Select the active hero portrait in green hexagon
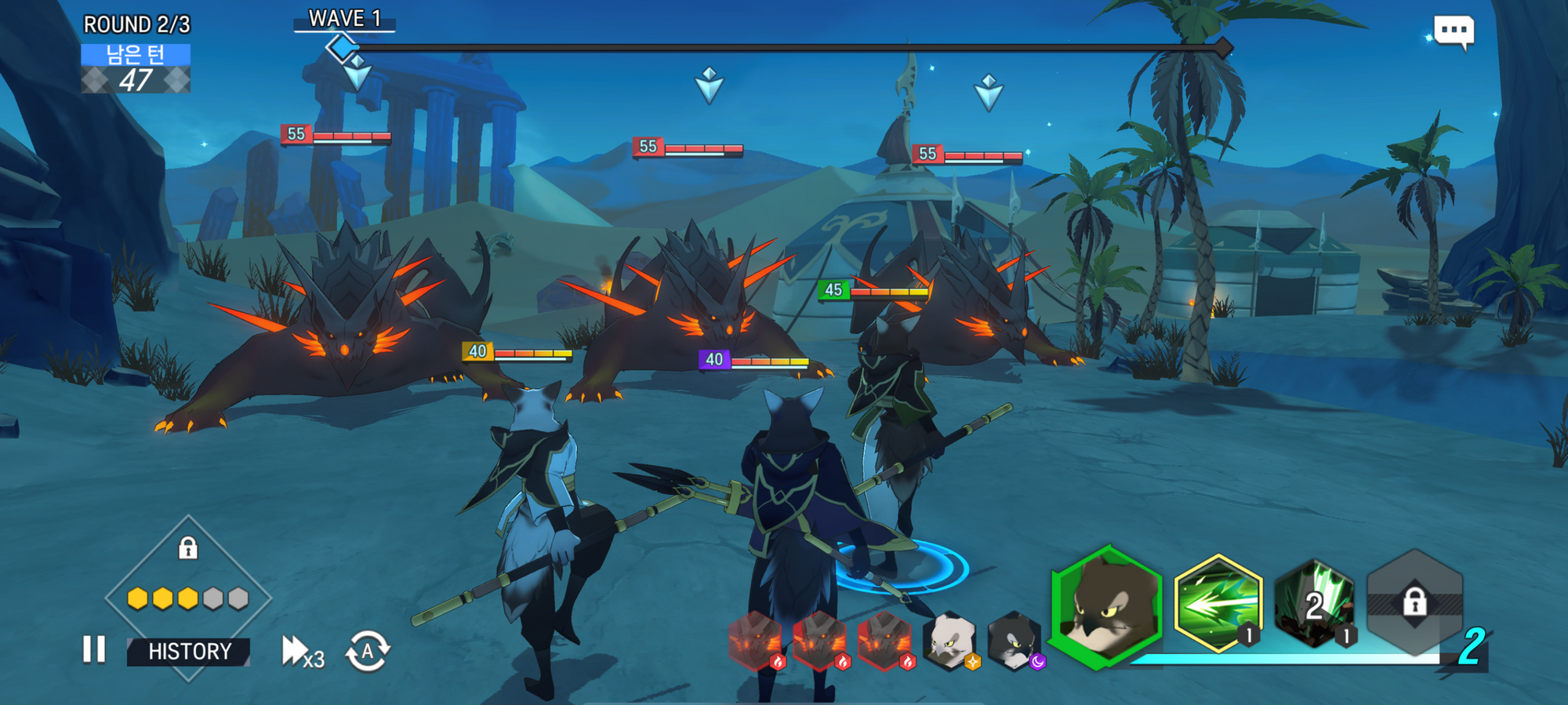The image size is (1568, 705). click(x=1107, y=607)
